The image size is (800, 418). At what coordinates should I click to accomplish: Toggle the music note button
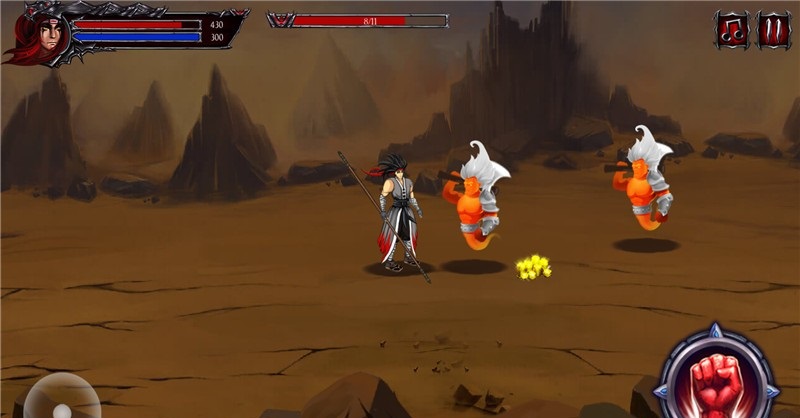click(732, 30)
